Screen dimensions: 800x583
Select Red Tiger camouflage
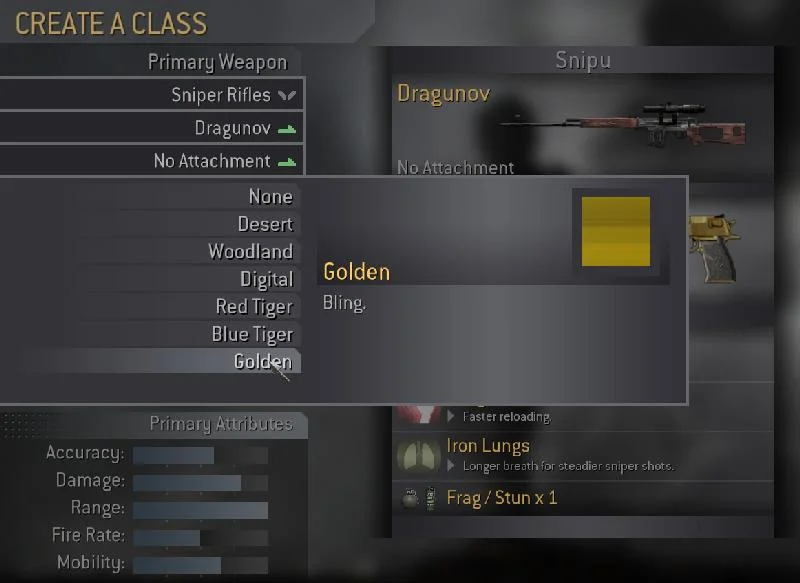click(254, 307)
